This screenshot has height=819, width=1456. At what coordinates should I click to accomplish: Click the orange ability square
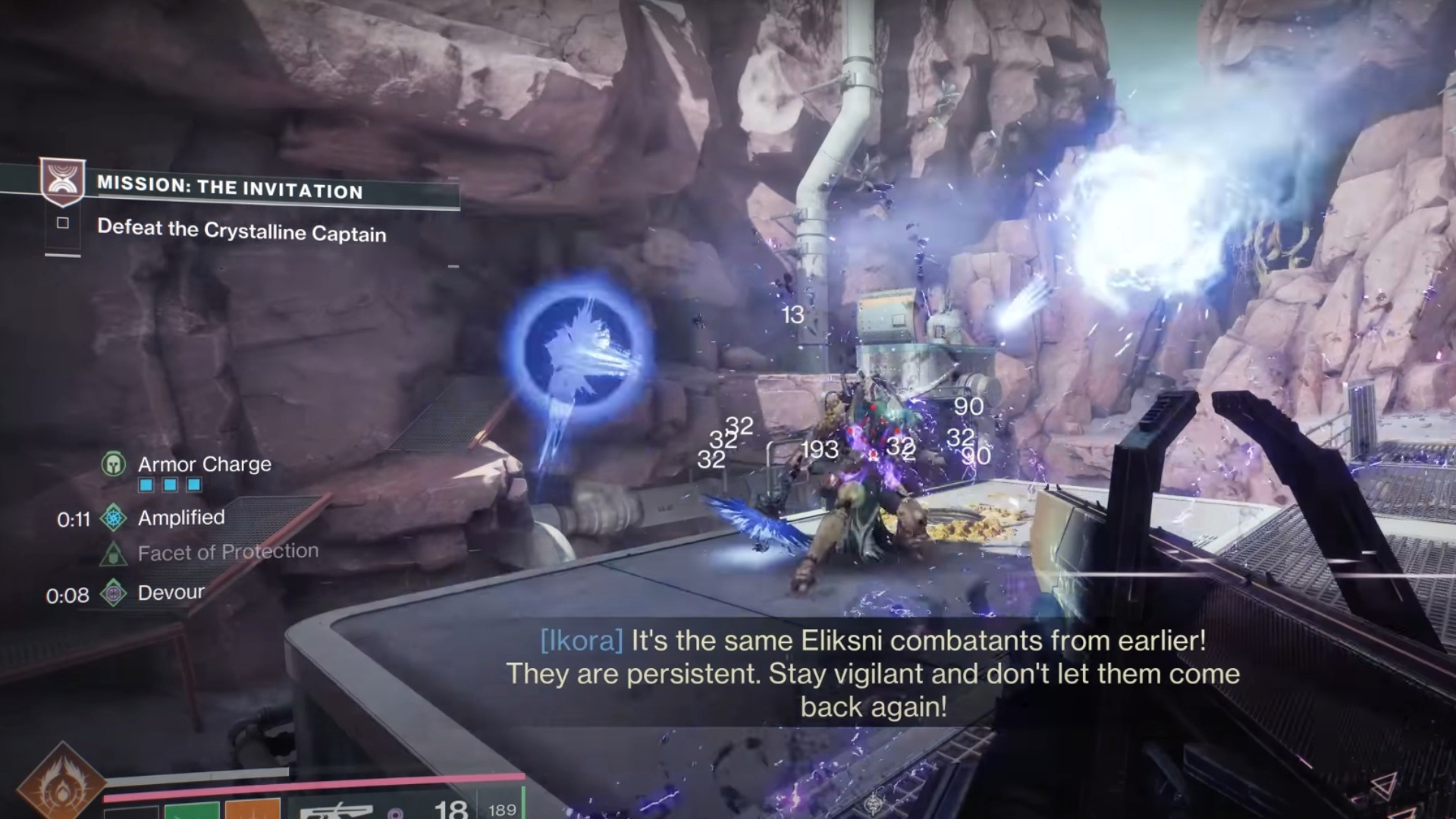pos(253,810)
